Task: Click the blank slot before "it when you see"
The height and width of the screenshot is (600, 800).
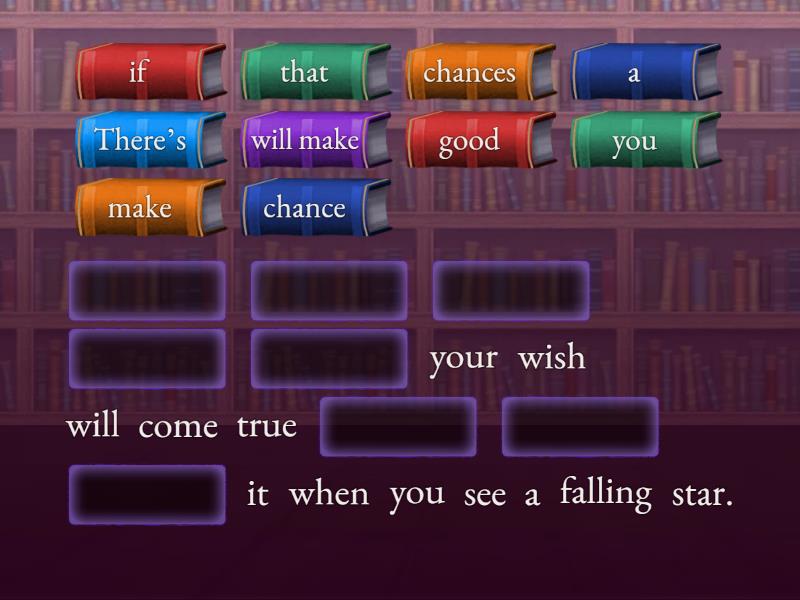Action: (x=148, y=494)
